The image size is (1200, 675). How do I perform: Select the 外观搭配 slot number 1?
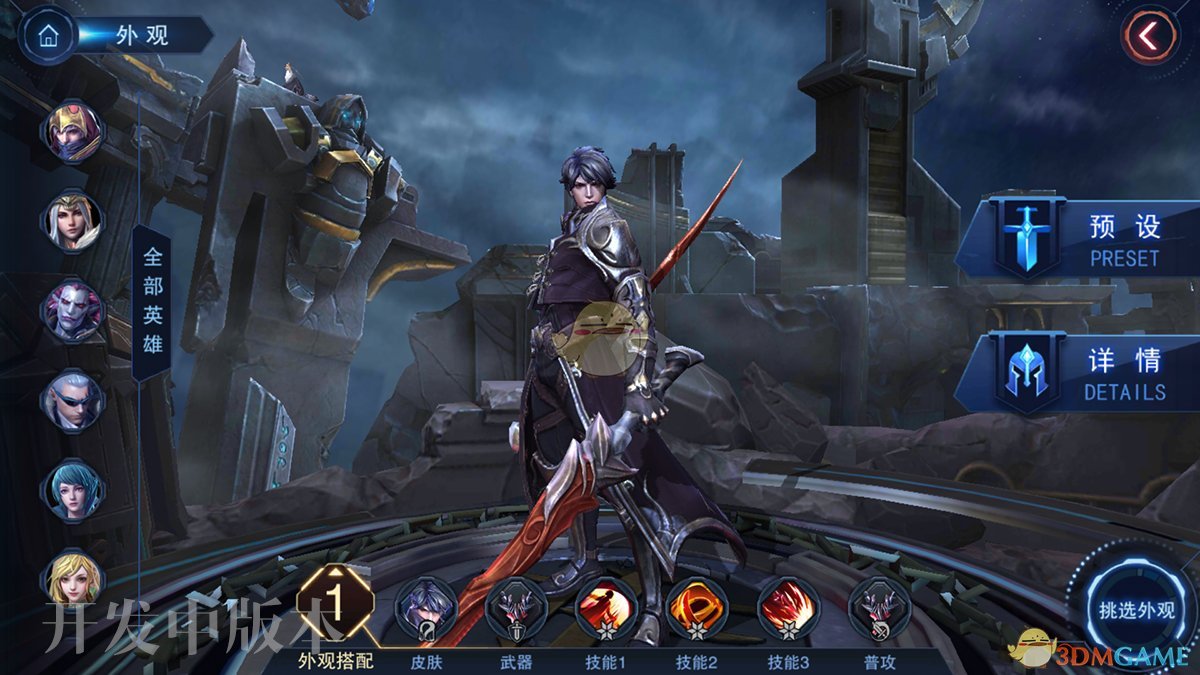(336, 604)
